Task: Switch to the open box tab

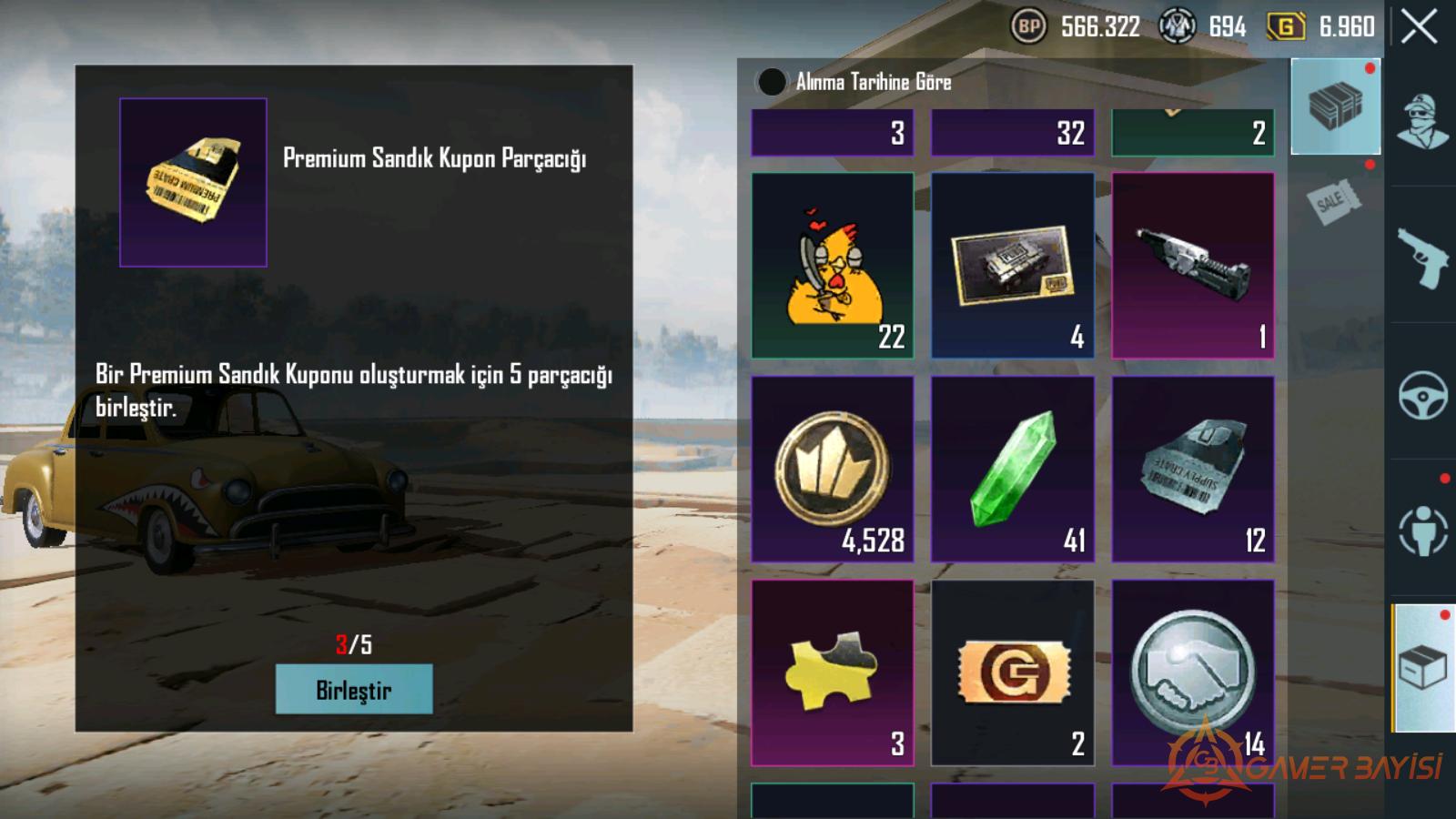Action: (1422, 668)
